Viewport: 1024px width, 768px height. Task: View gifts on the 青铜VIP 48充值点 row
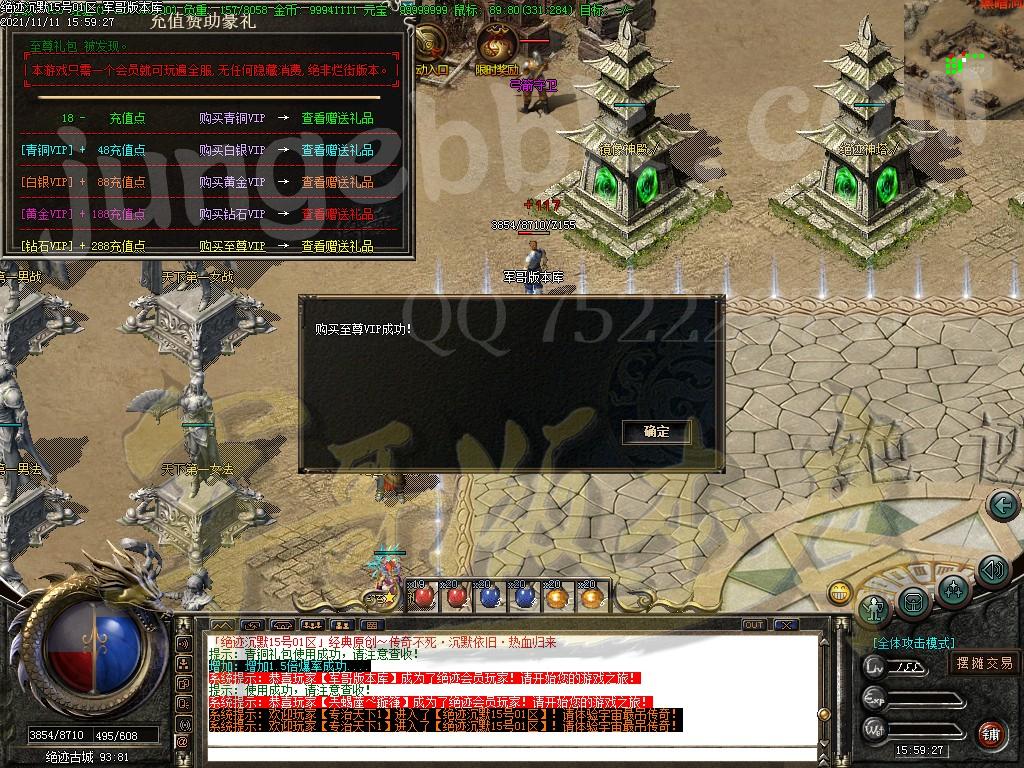tap(338, 150)
